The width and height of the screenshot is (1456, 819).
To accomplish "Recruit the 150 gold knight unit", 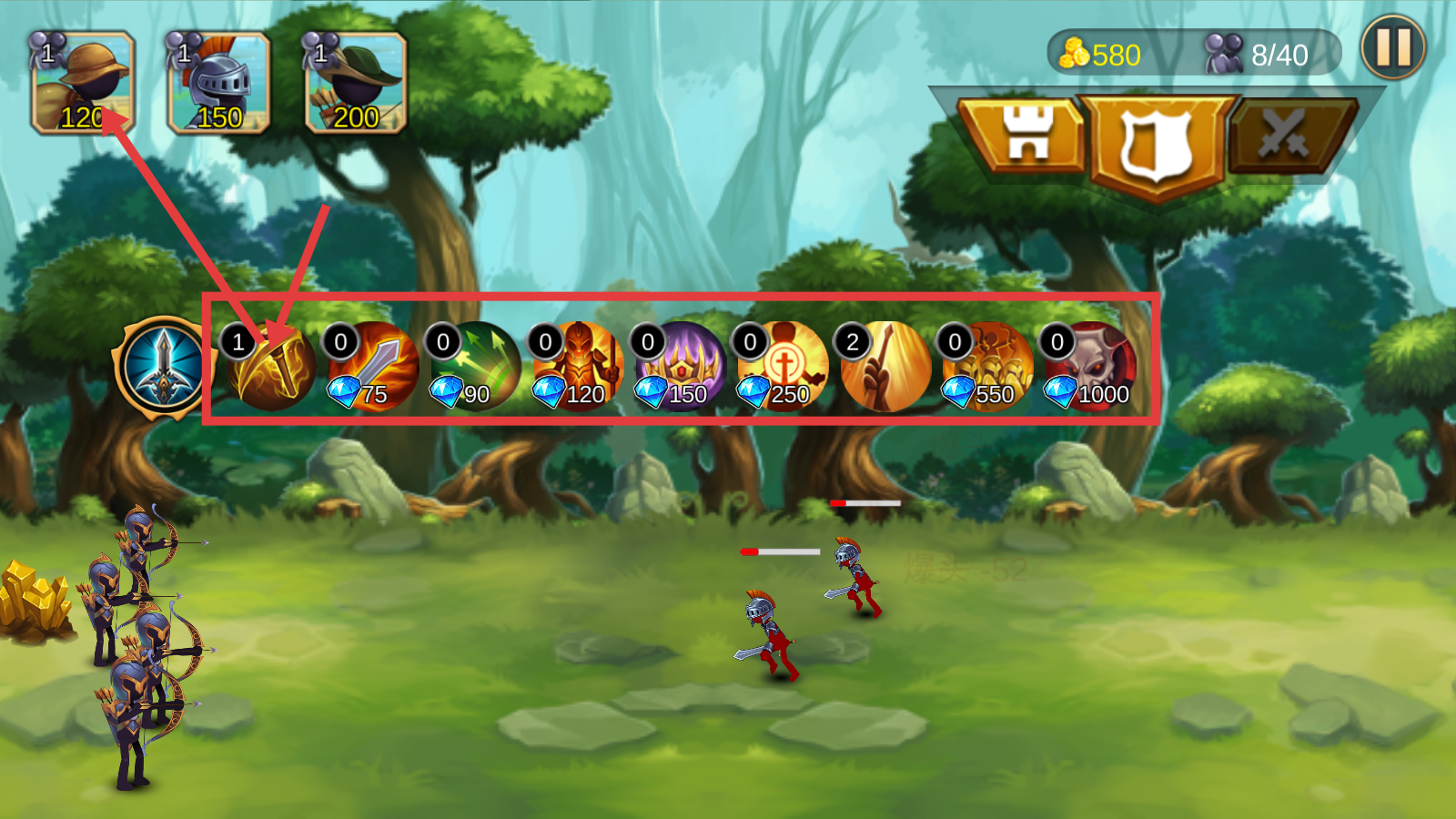I will pyautogui.click(x=219, y=84).
